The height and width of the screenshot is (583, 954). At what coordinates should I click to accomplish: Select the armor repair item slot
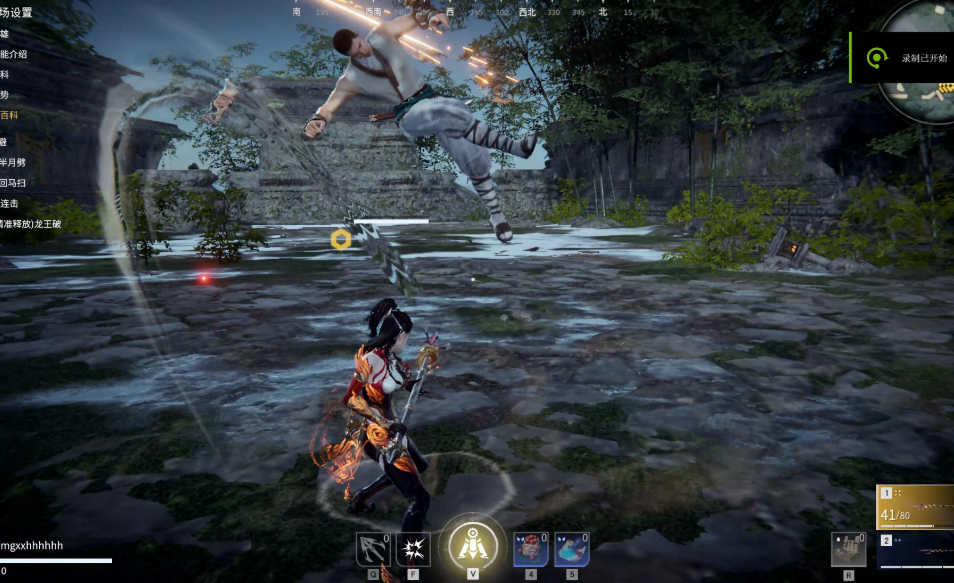coord(848,549)
